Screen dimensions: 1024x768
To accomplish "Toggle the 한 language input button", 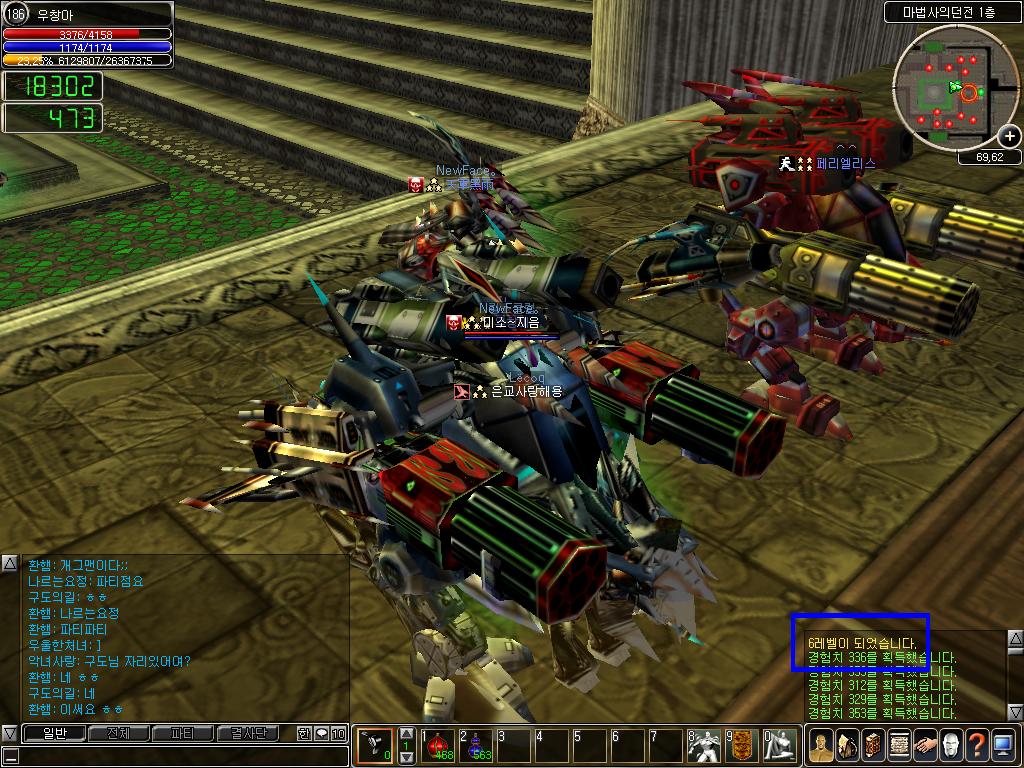I will coord(304,734).
